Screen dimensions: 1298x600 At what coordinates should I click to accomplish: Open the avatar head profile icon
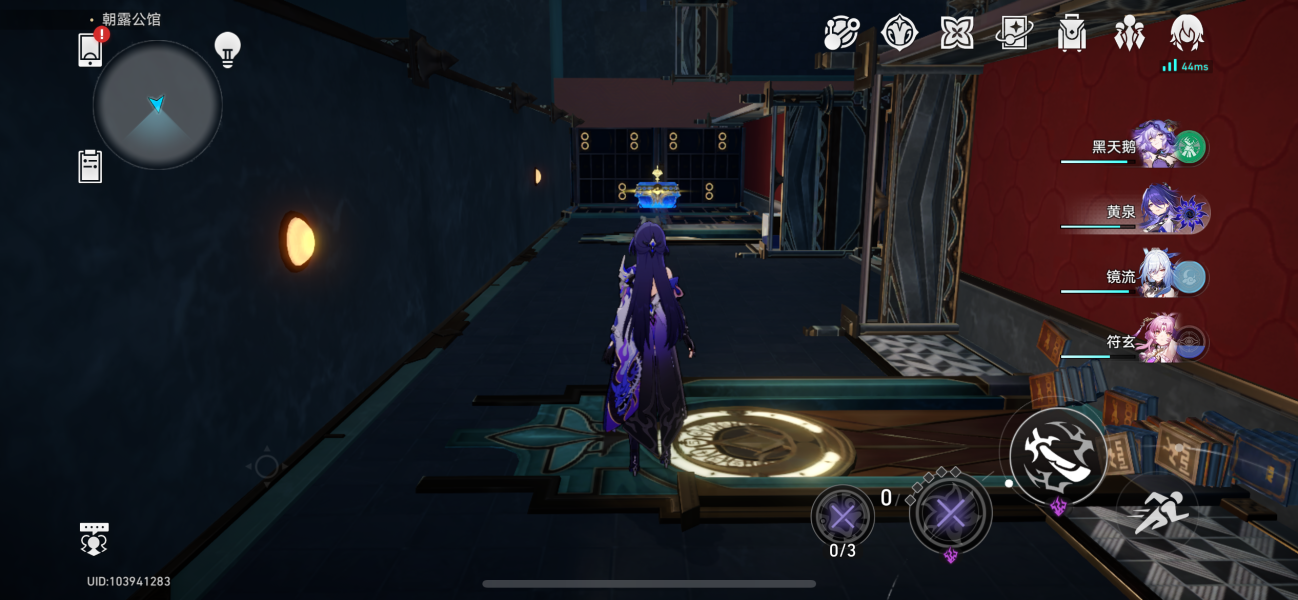pos(1186,34)
